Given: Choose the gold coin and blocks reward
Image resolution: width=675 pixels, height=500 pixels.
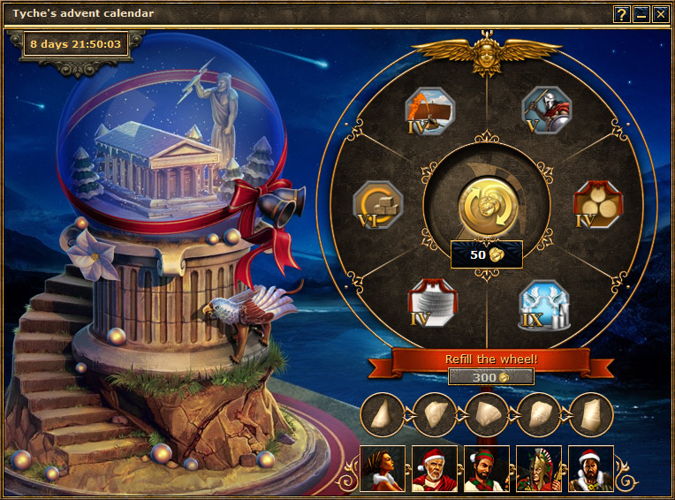Looking at the screenshot, I should (378, 205).
